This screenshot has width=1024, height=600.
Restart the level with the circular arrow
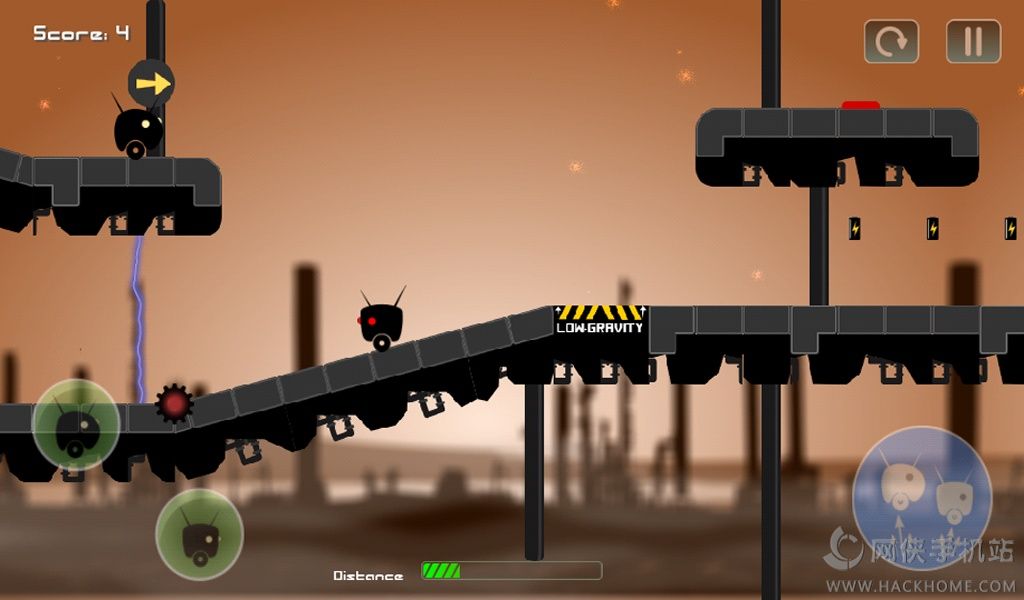(x=891, y=42)
